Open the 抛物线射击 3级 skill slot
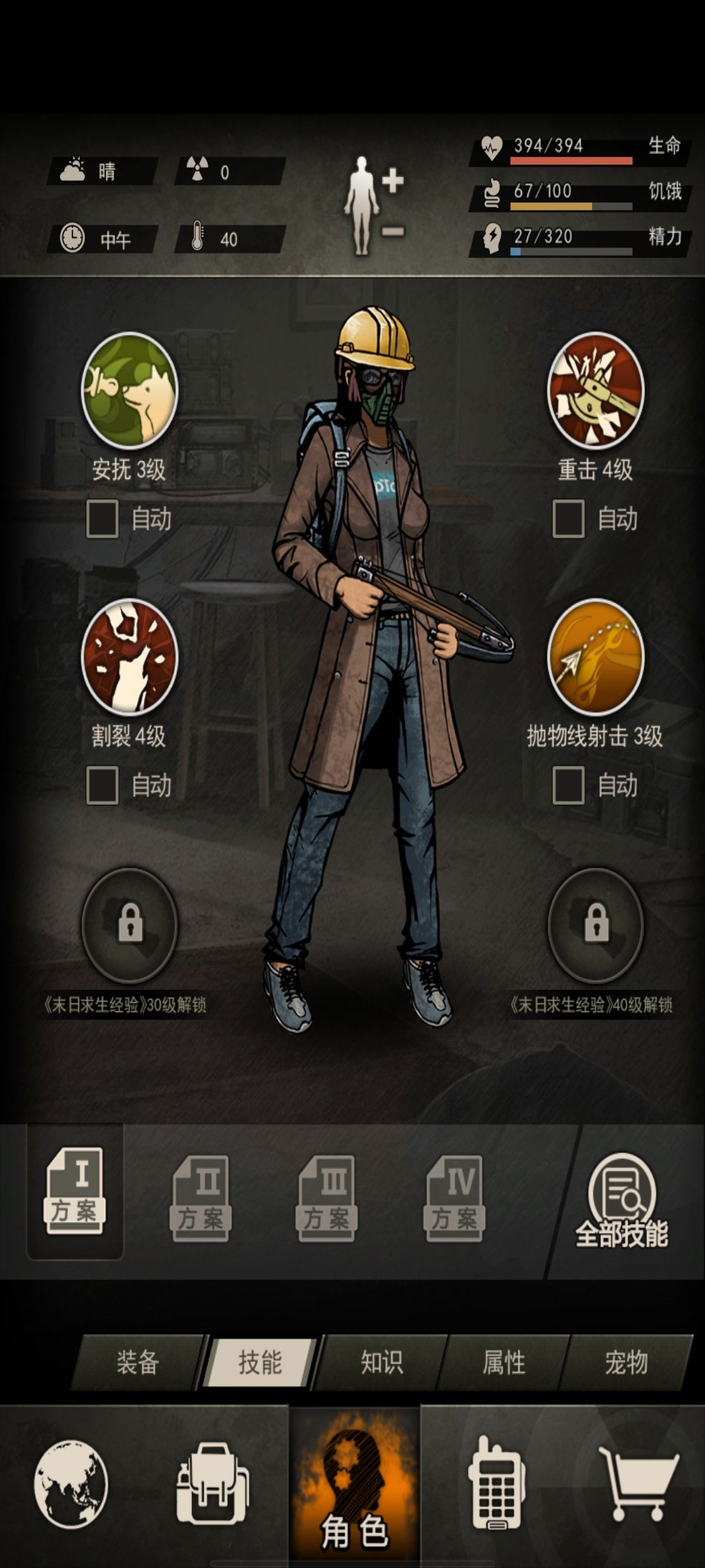The image size is (705, 1568). click(595, 657)
